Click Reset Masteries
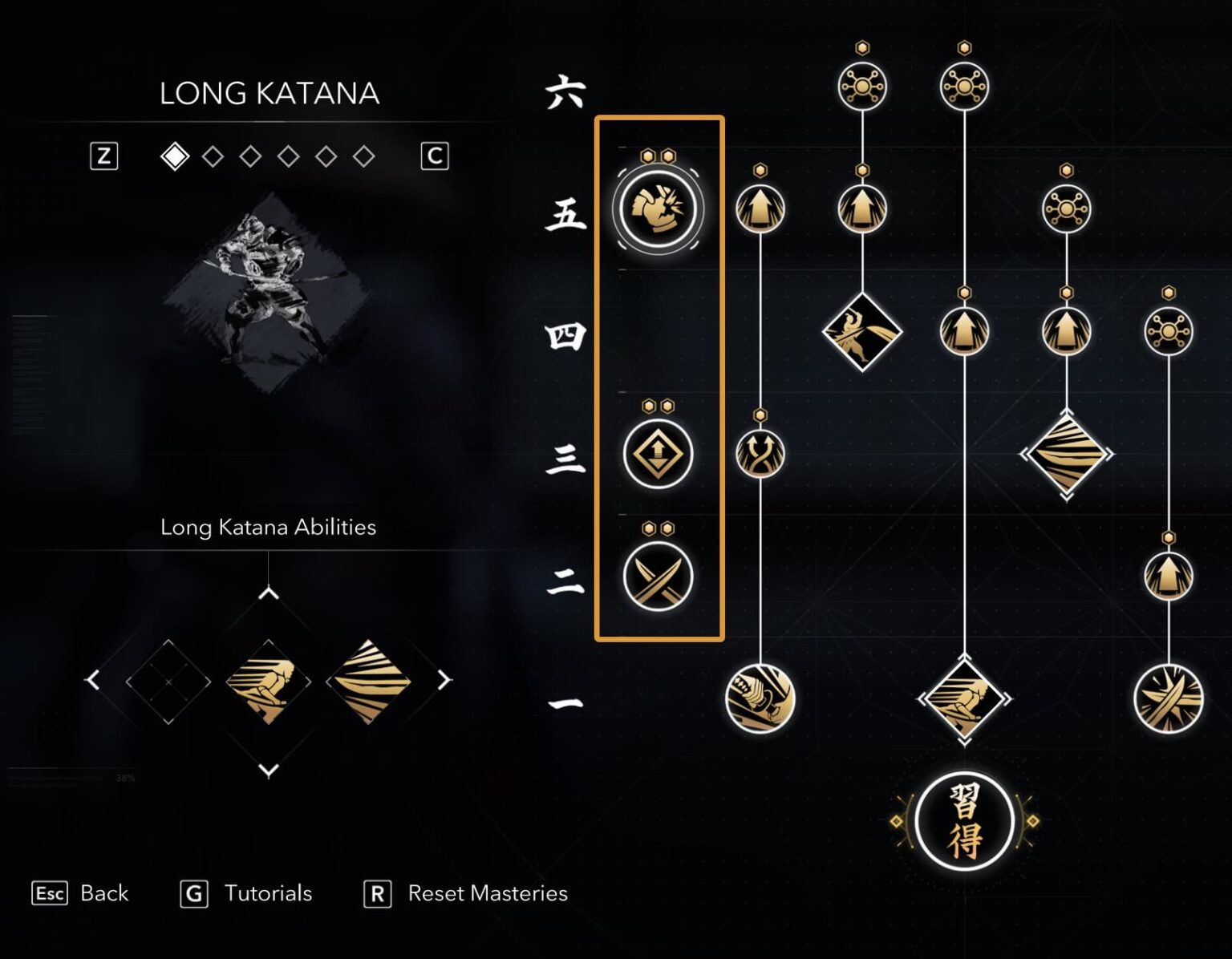This screenshot has height=959, width=1232. (487, 893)
